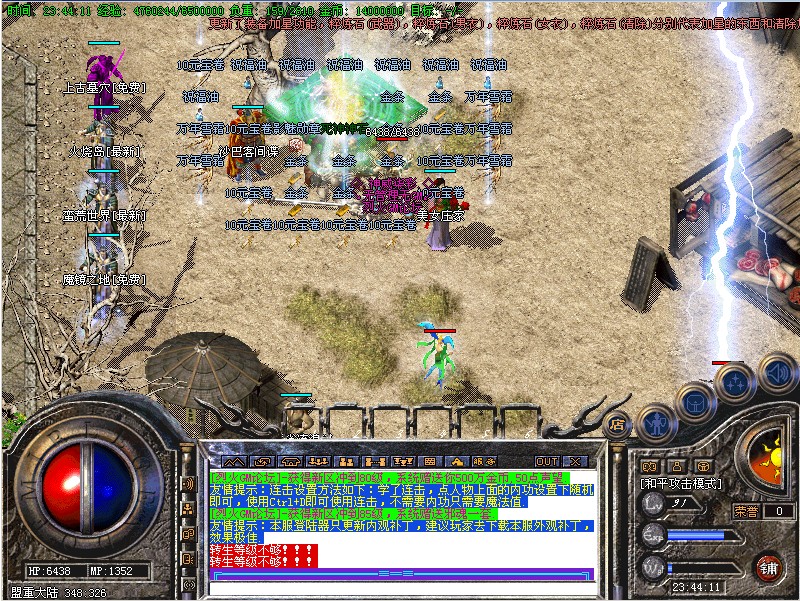
Task: Select 火烧岛[最新] teleport entry
Action: pyautogui.click(x=104, y=152)
